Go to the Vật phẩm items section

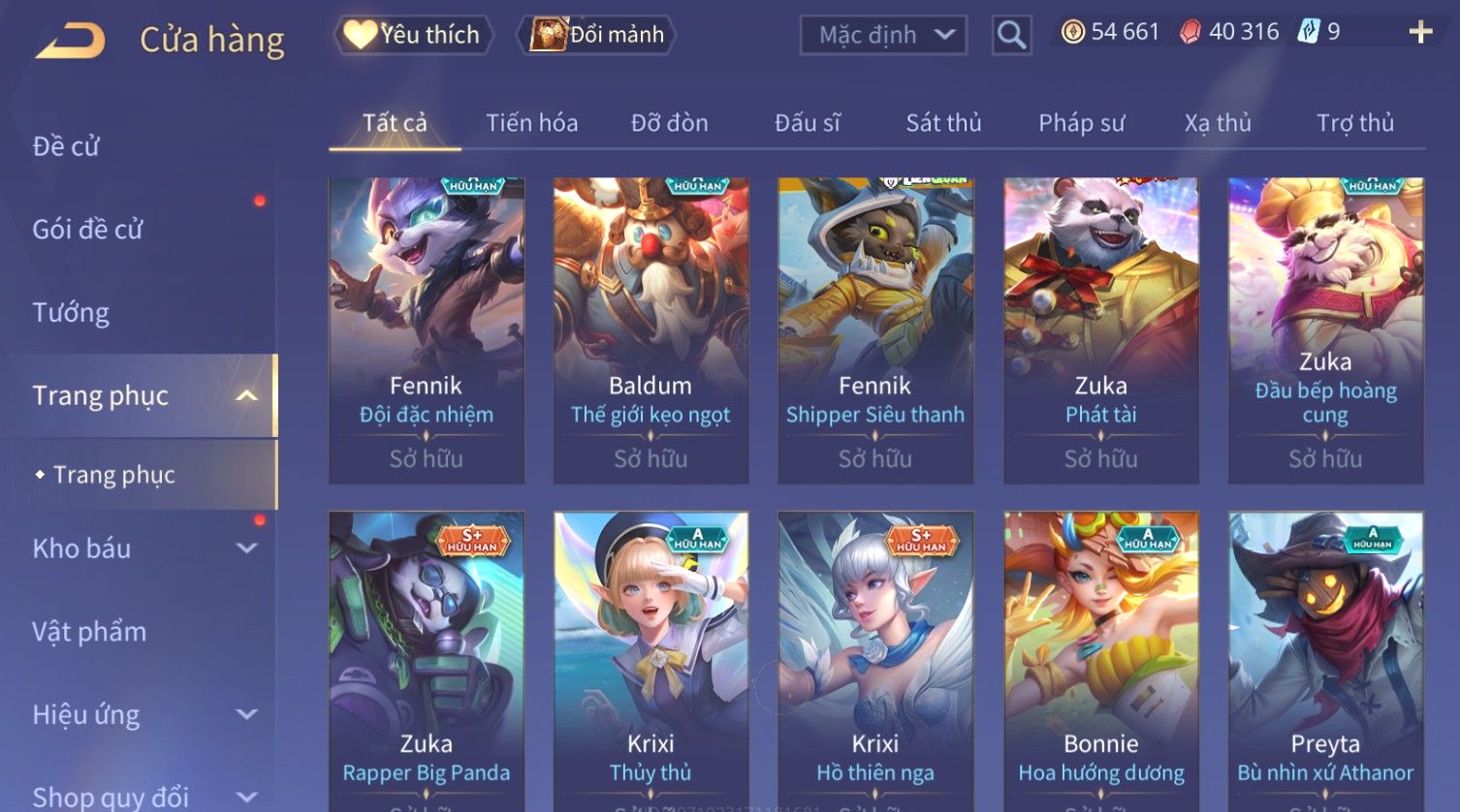click(89, 632)
